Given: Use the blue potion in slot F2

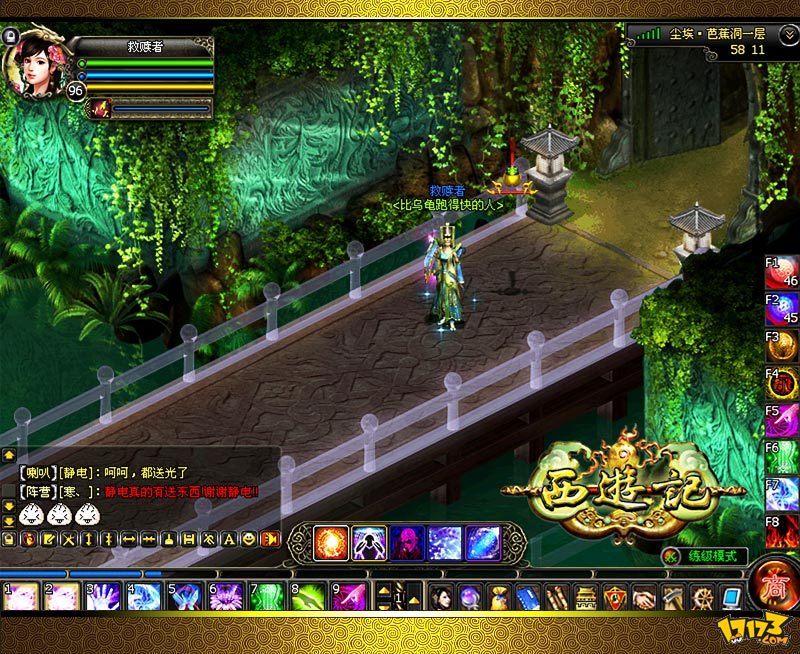Looking at the screenshot, I should click(783, 309).
